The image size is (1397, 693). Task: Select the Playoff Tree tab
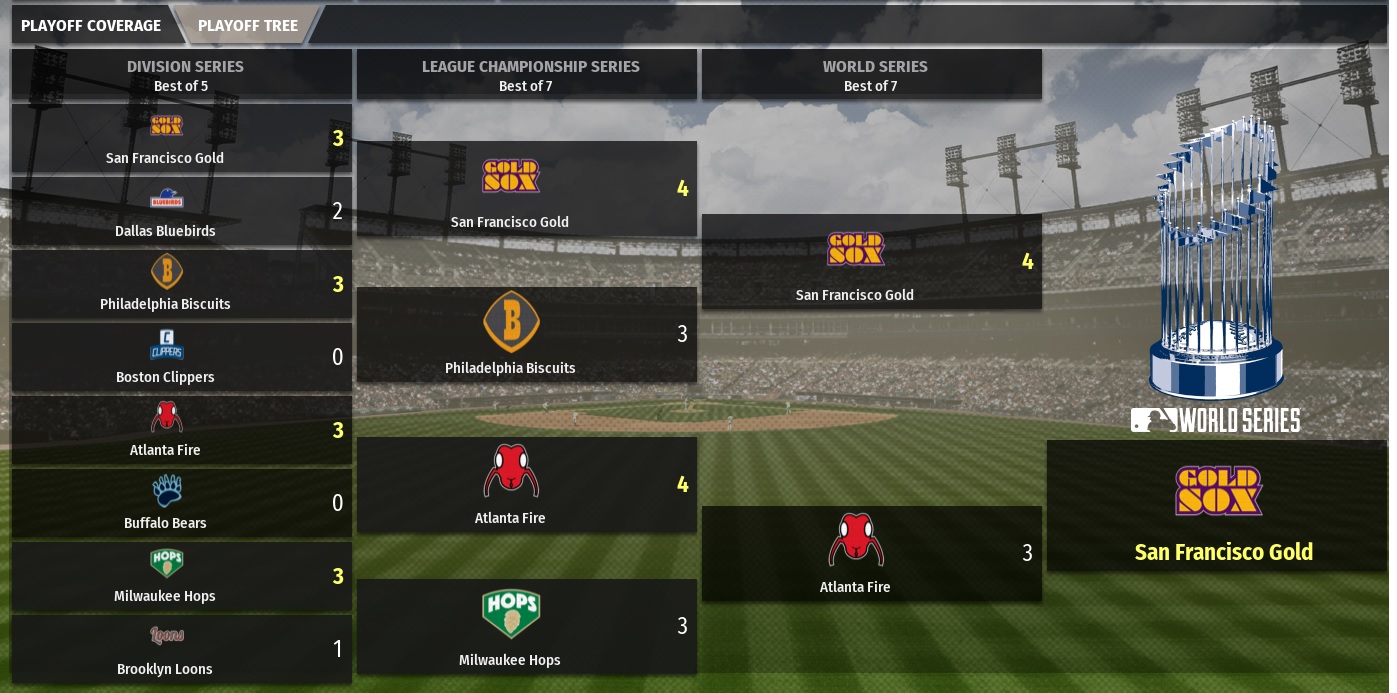tap(248, 26)
